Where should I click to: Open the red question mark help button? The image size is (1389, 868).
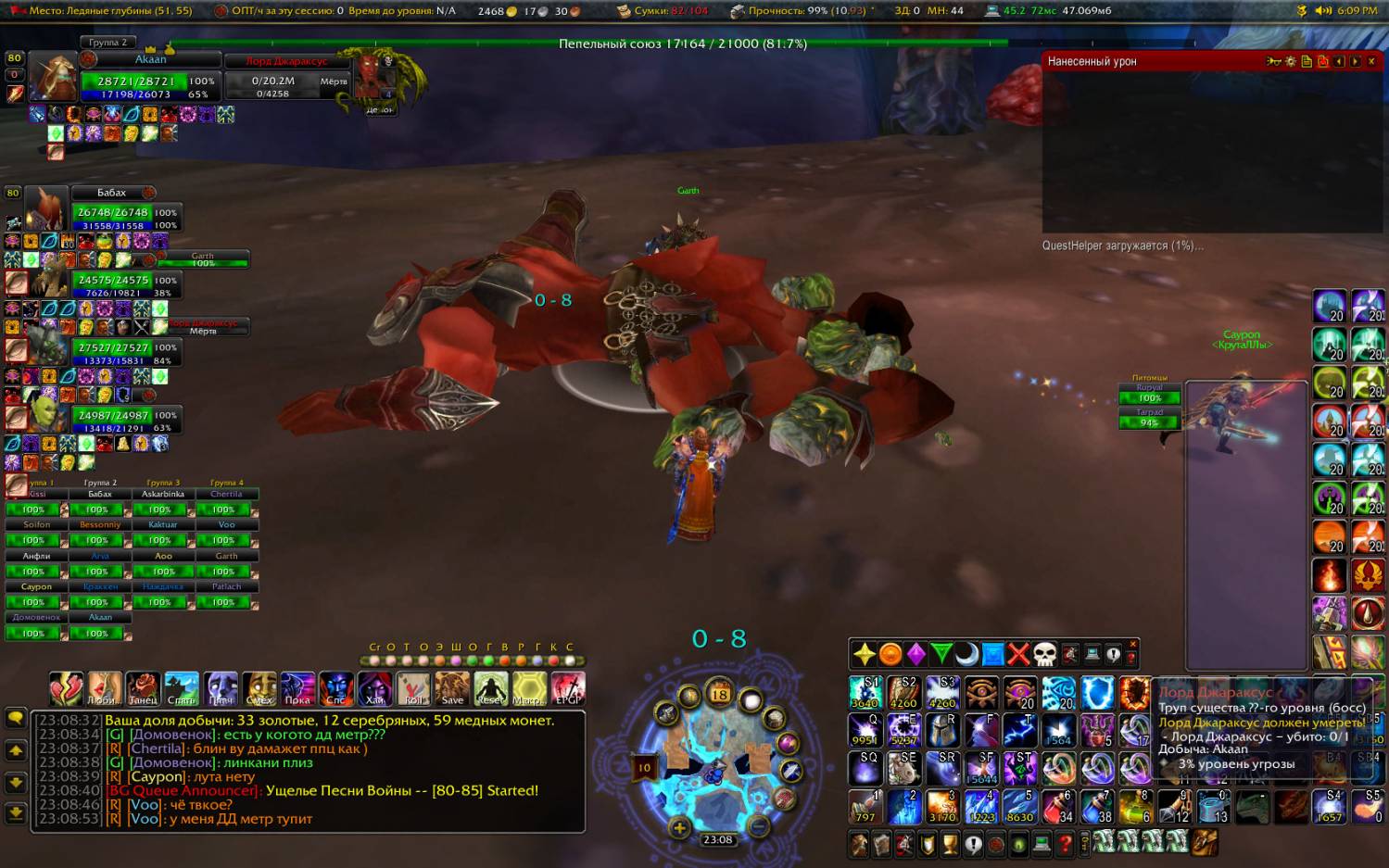[x=1065, y=844]
